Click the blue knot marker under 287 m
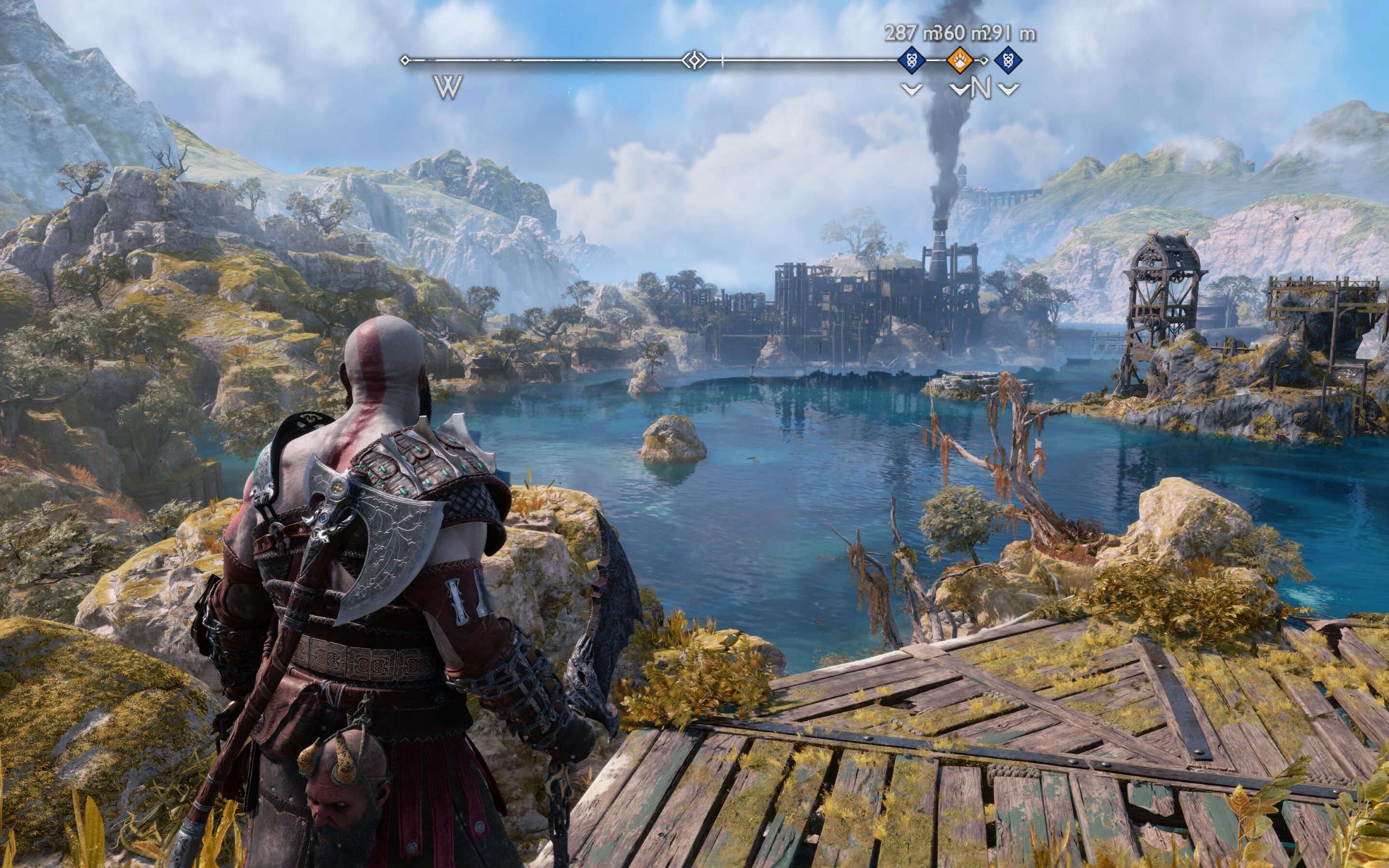This screenshot has width=1389, height=868. (912, 59)
